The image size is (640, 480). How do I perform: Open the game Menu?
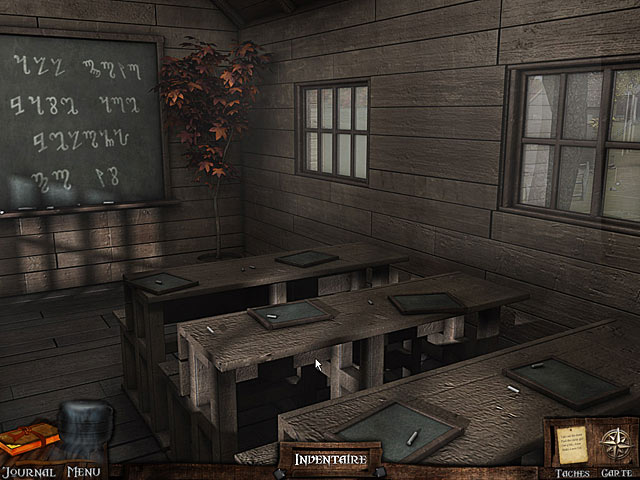[84, 471]
